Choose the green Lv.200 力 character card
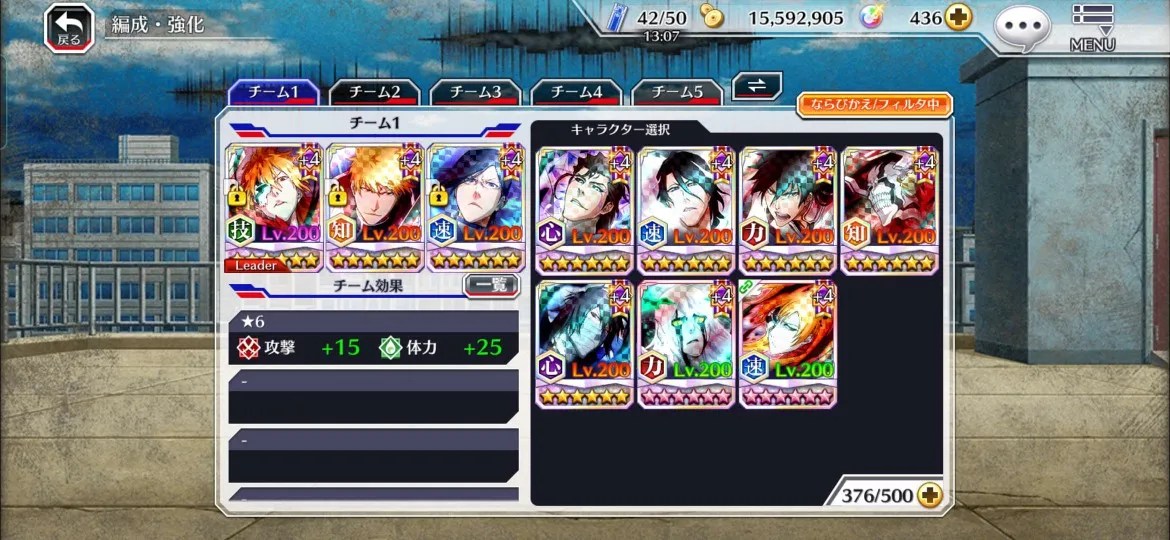Viewport: 1170px width, 540px height. pos(687,344)
